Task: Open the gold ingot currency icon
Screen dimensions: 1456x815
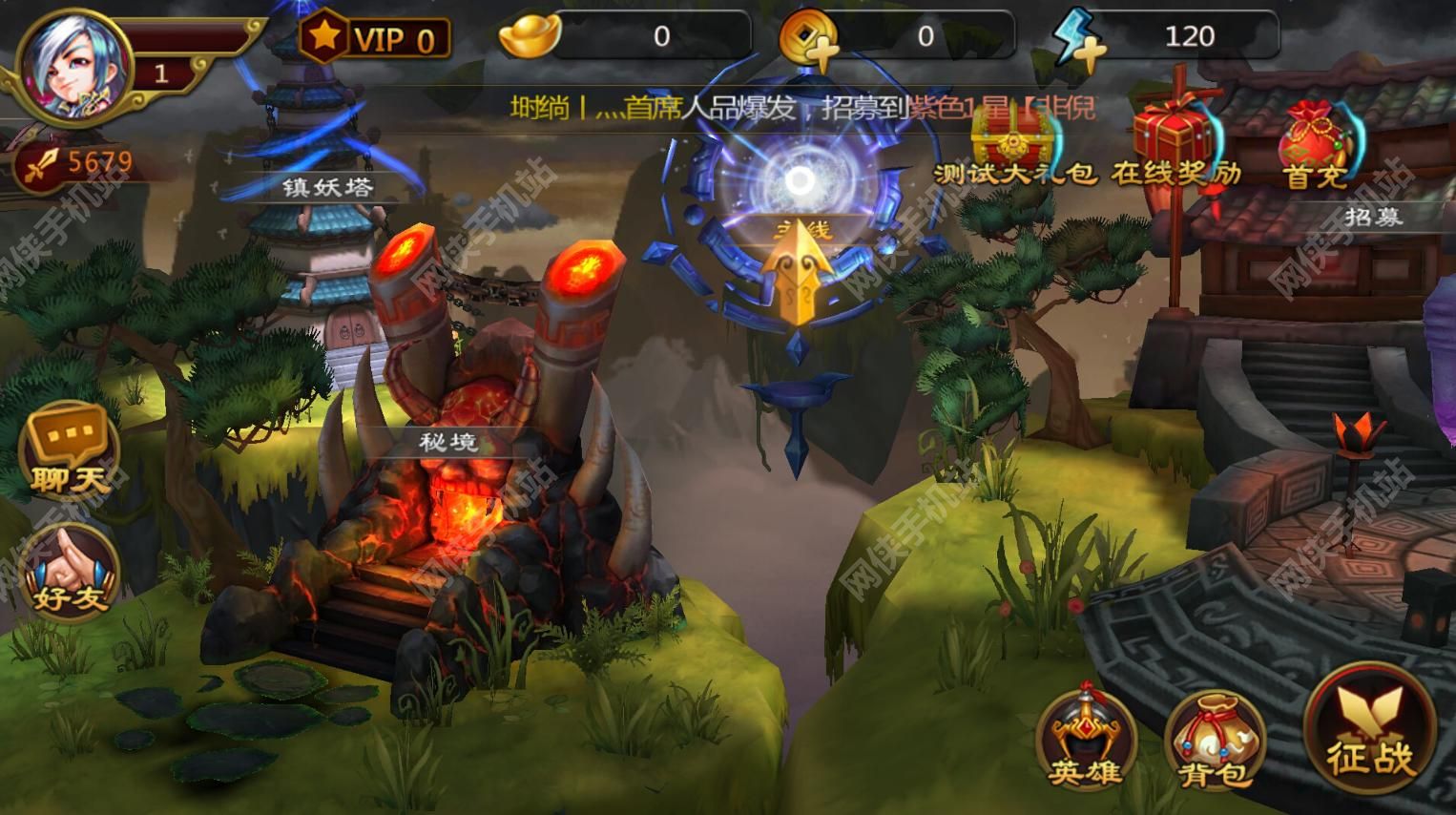Action: (530, 37)
